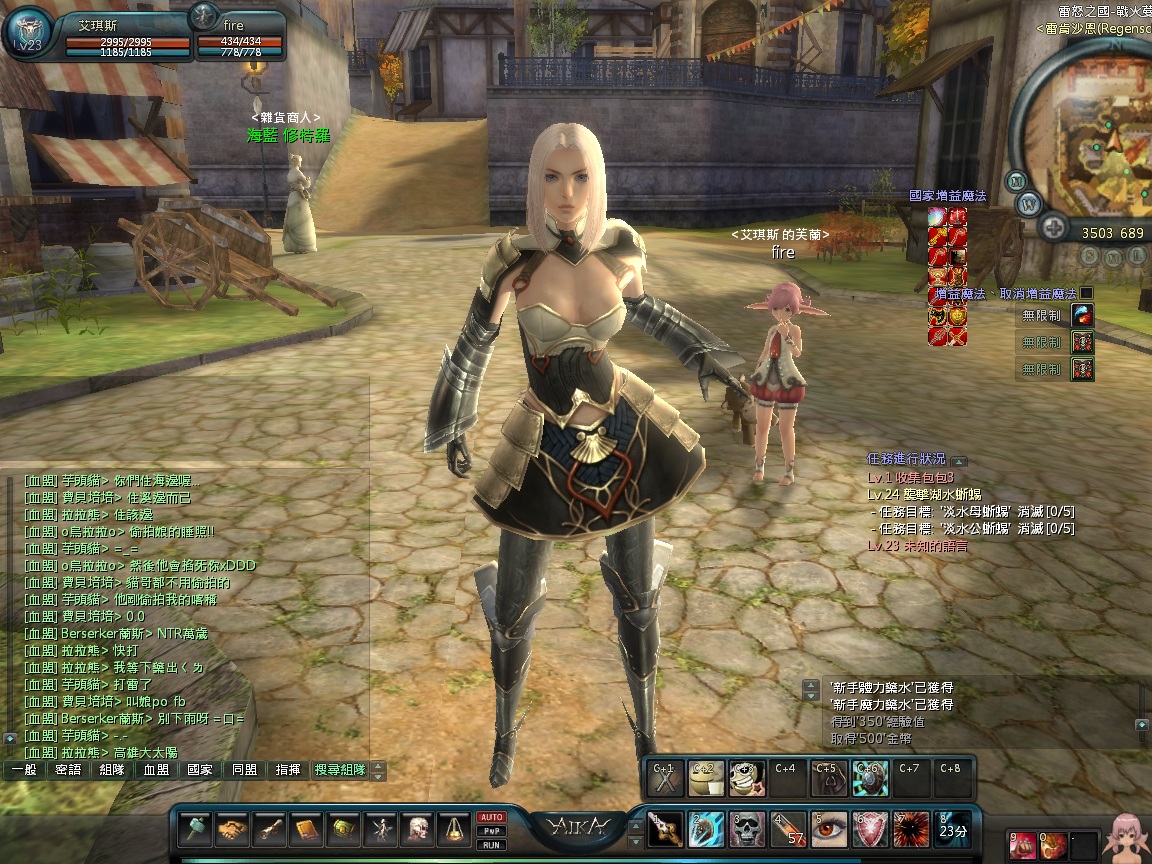Switch to the 密語 whisper chat tab

click(x=68, y=770)
